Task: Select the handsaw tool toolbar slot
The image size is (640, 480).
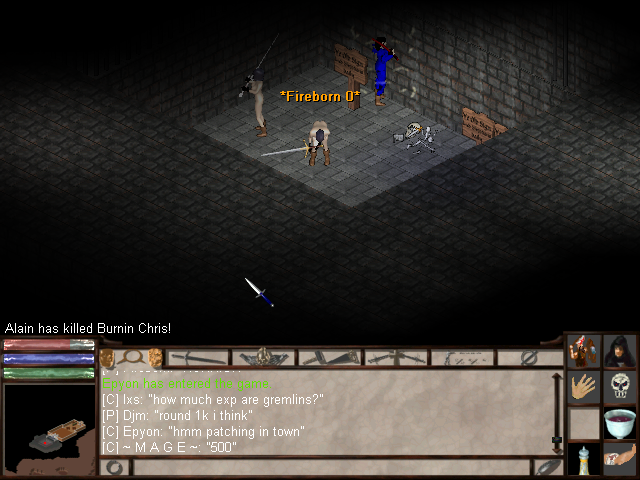Action: click(x=329, y=357)
